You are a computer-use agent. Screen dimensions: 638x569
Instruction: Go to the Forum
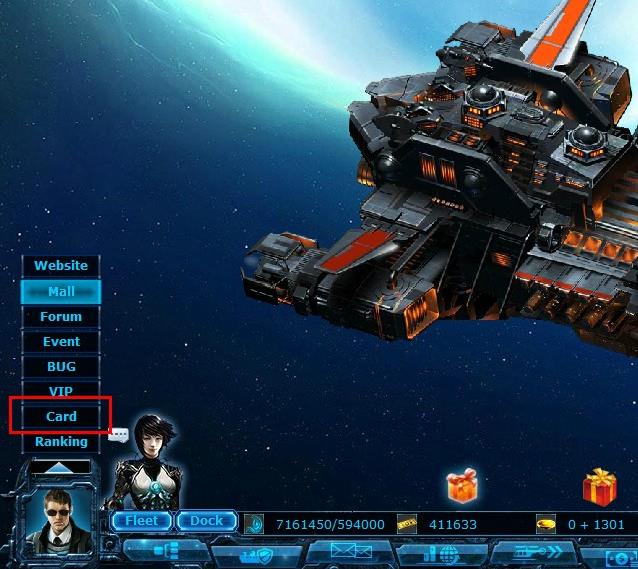pyautogui.click(x=61, y=316)
